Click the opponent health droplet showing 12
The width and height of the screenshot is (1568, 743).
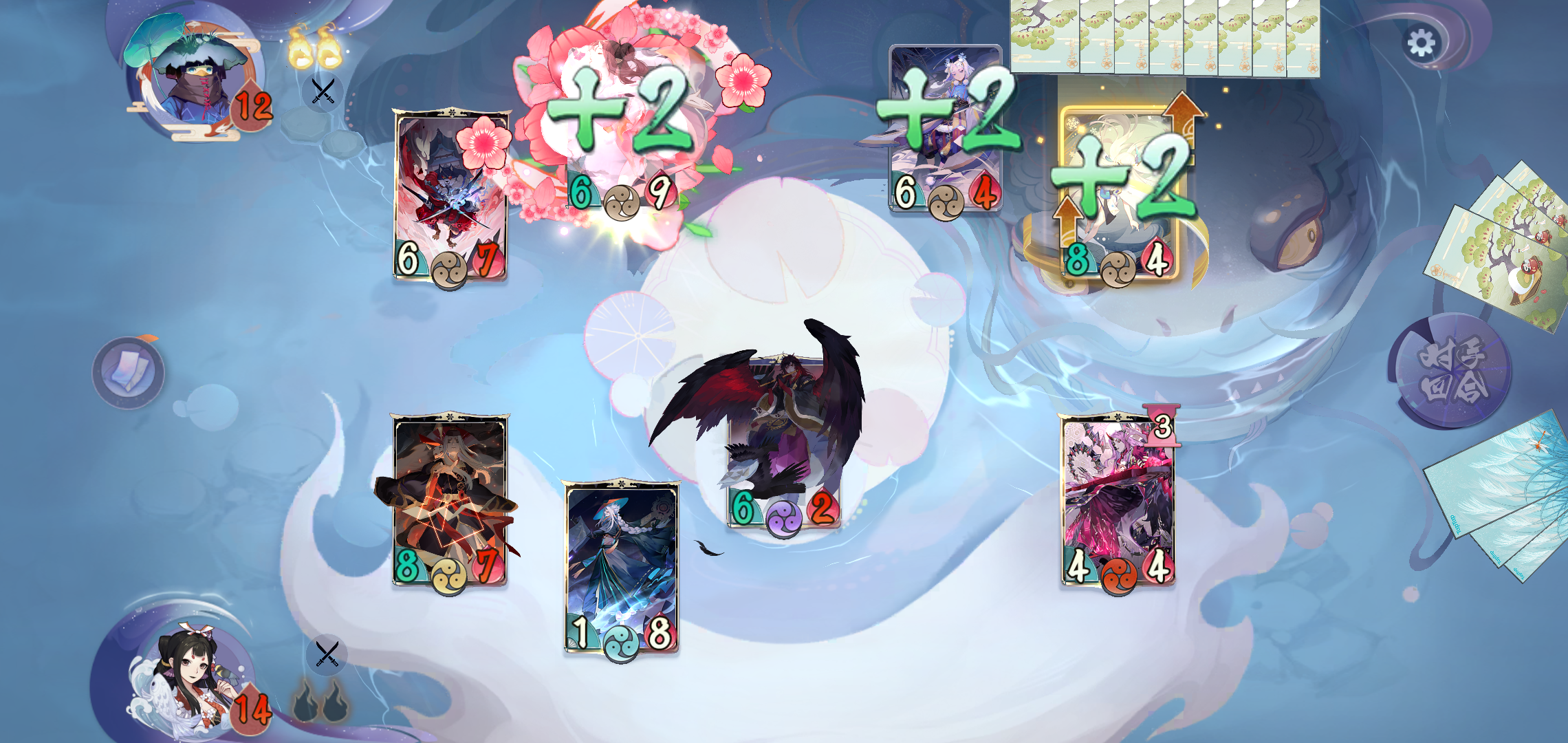252,105
